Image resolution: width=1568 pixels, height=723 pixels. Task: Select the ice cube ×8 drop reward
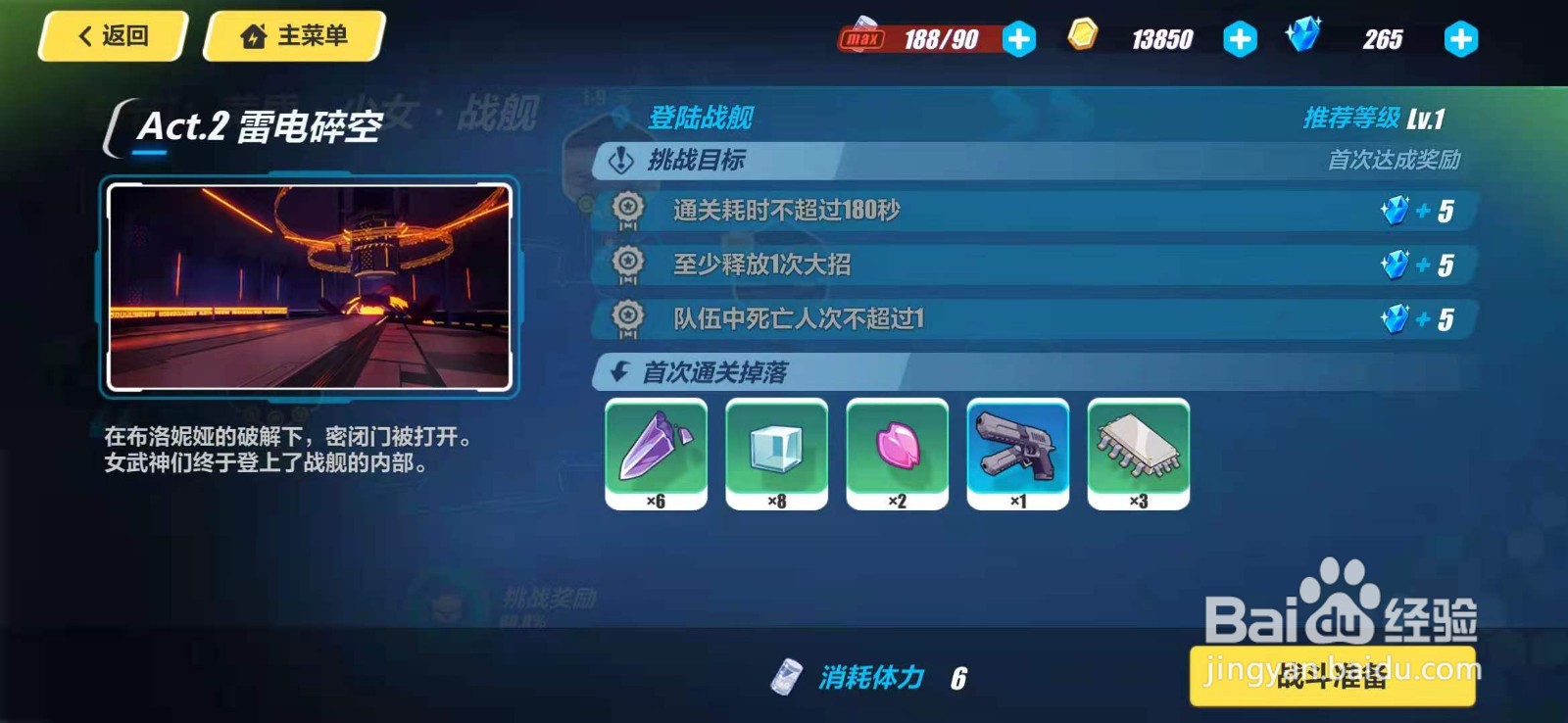tap(775, 453)
